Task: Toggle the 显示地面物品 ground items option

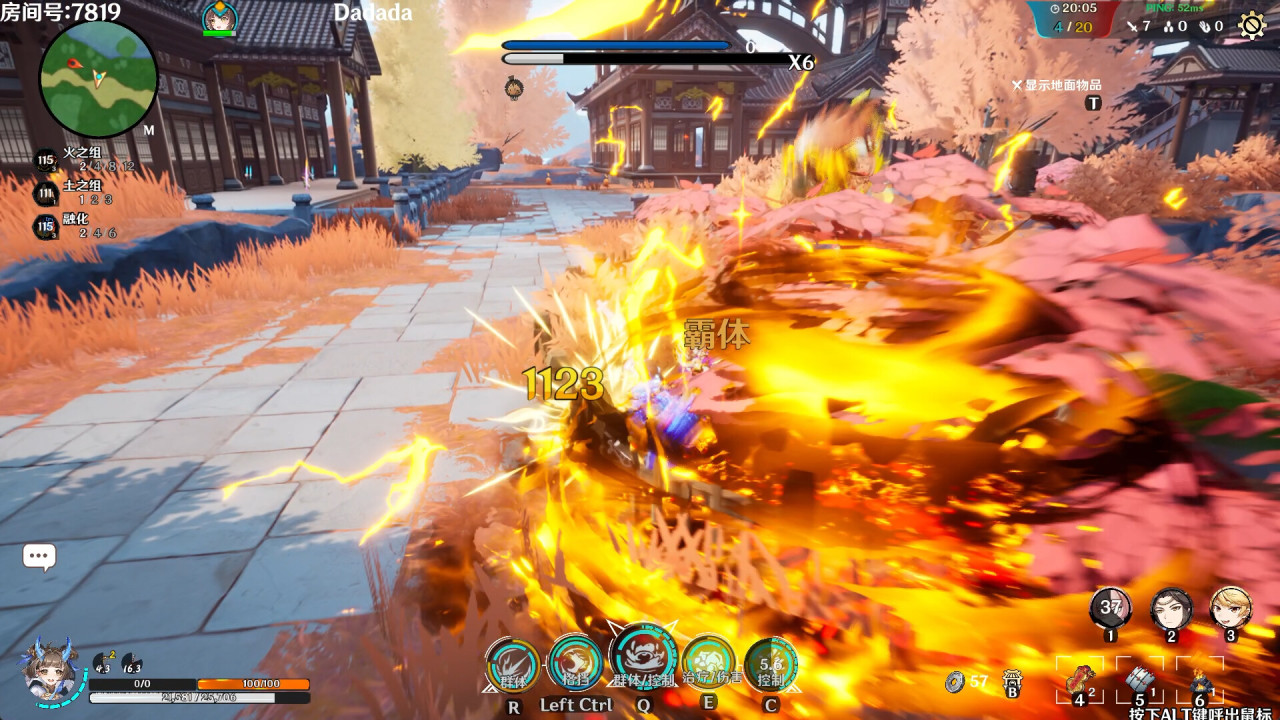Action: coord(1057,86)
